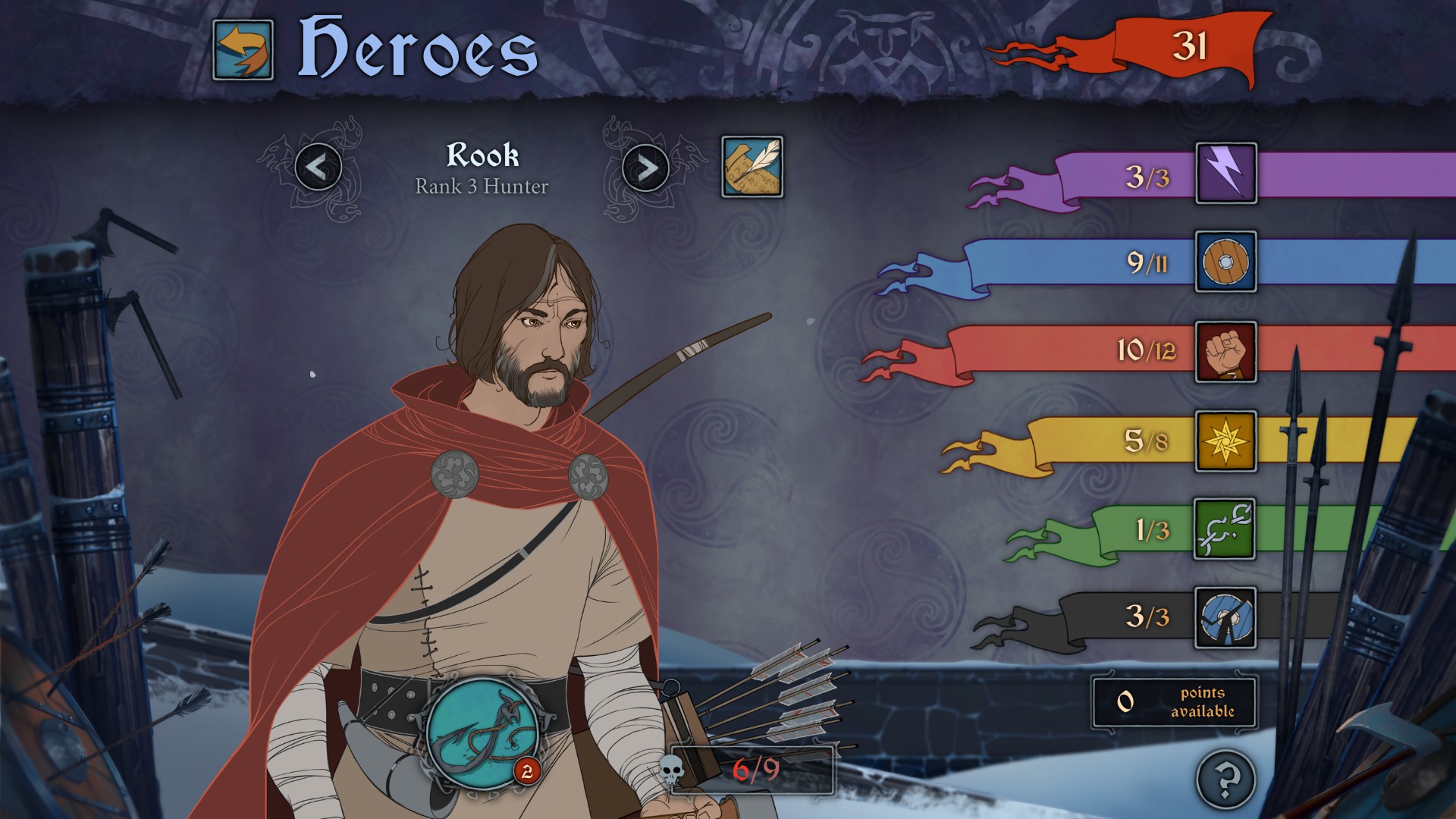The height and width of the screenshot is (819, 1456).
Task: Select the red Strength fist icon
Action: pyautogui.click(x=1225, y=353)
